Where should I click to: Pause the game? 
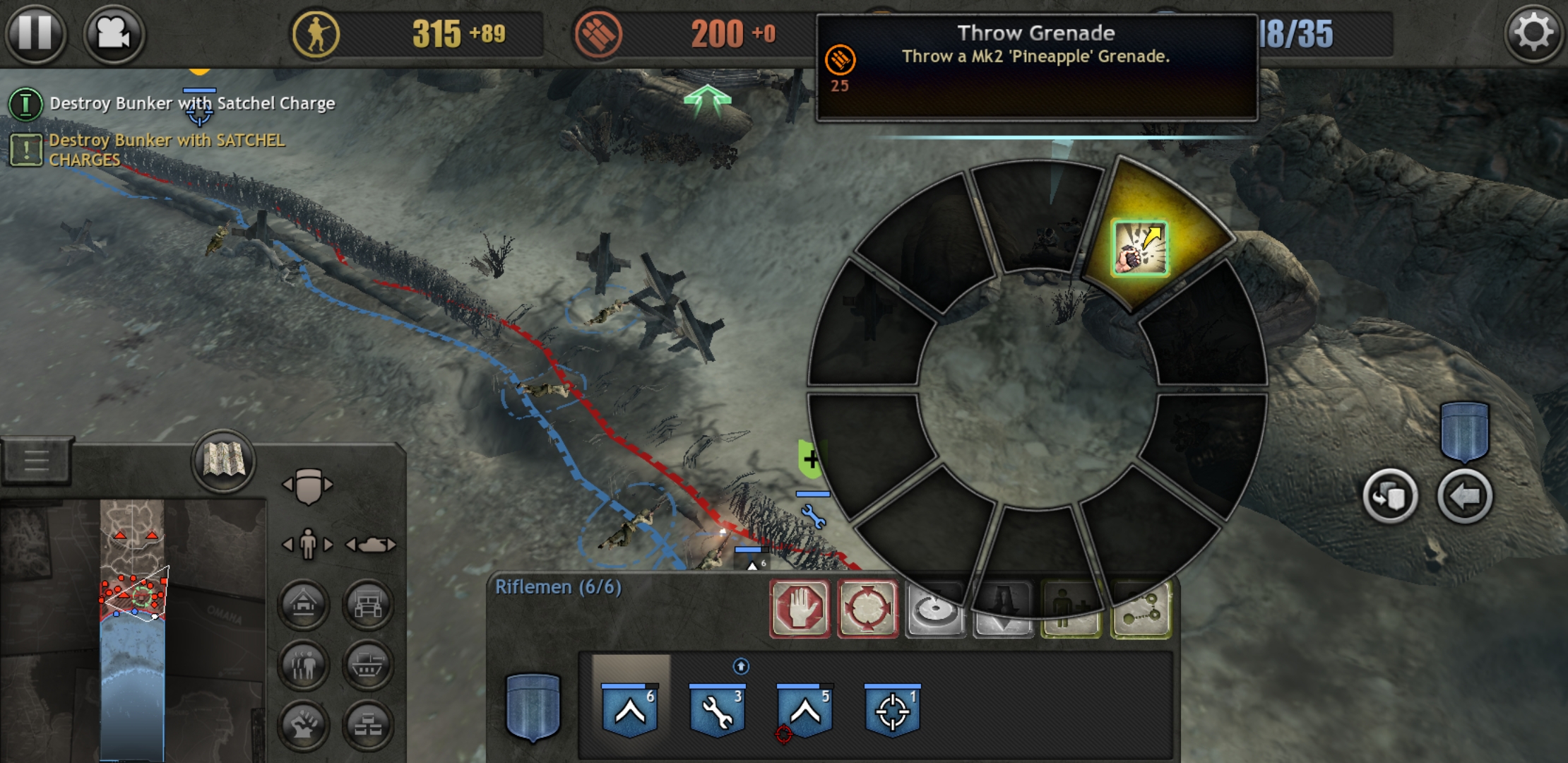[x=35, y=32]
